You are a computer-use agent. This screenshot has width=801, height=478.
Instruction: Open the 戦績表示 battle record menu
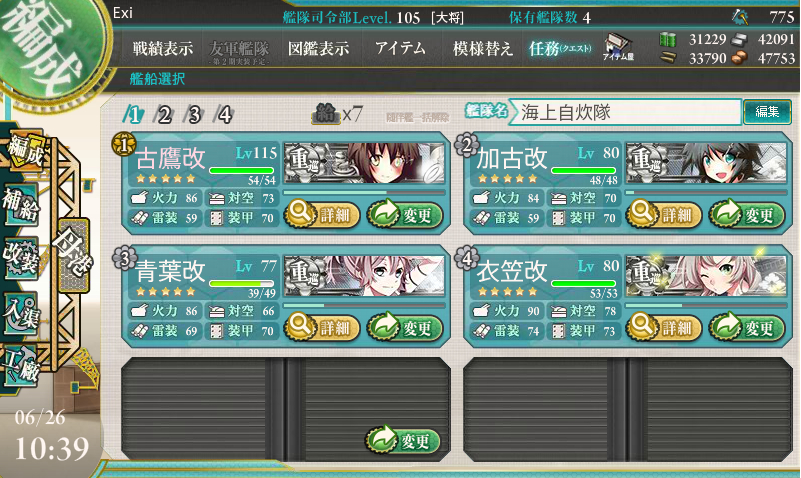(x=163, y=48)
